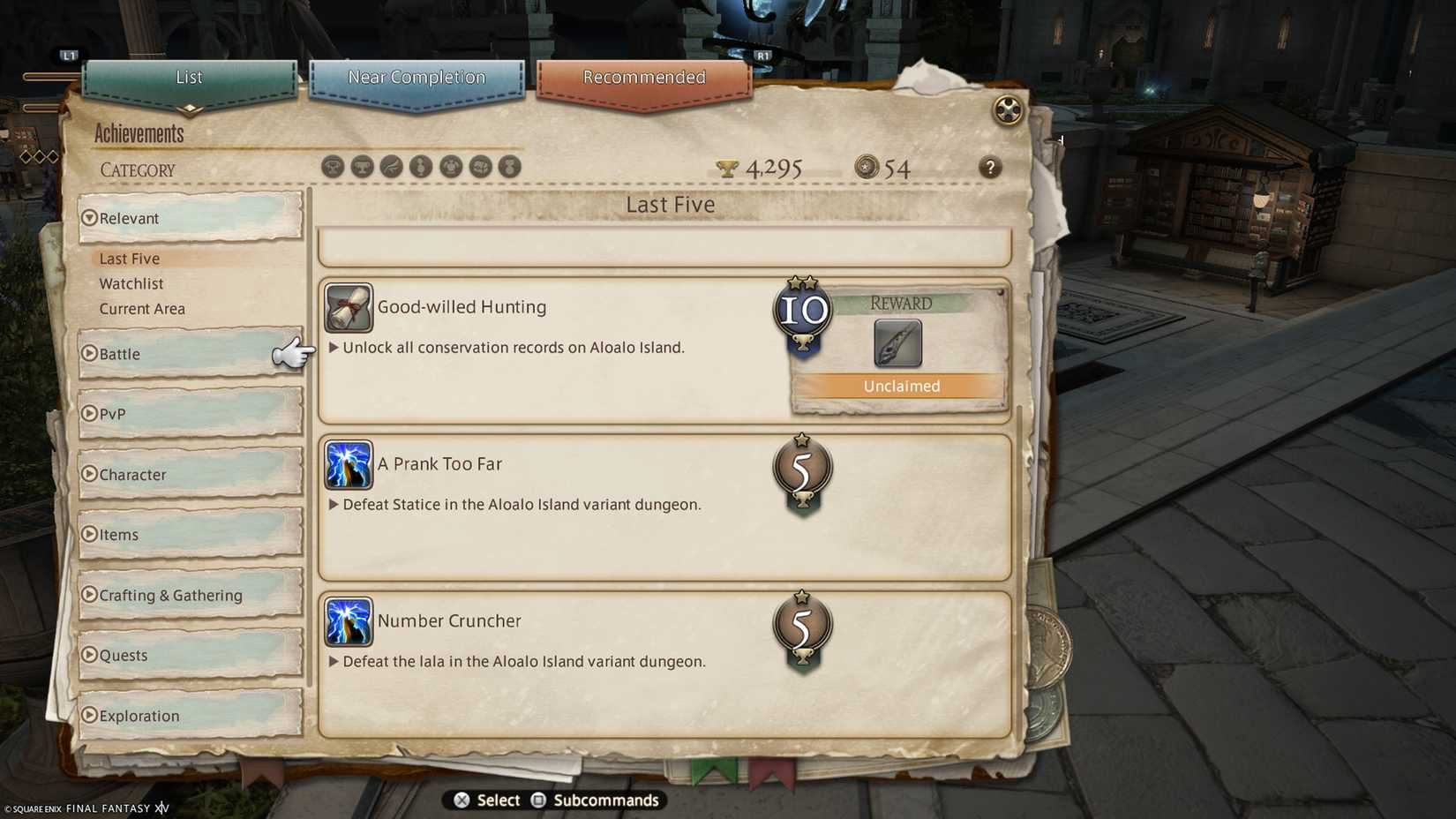This screenshot has height=819, width=1456.
Task: Toggle the first trophy achievement filter
Action: point(333,167)
